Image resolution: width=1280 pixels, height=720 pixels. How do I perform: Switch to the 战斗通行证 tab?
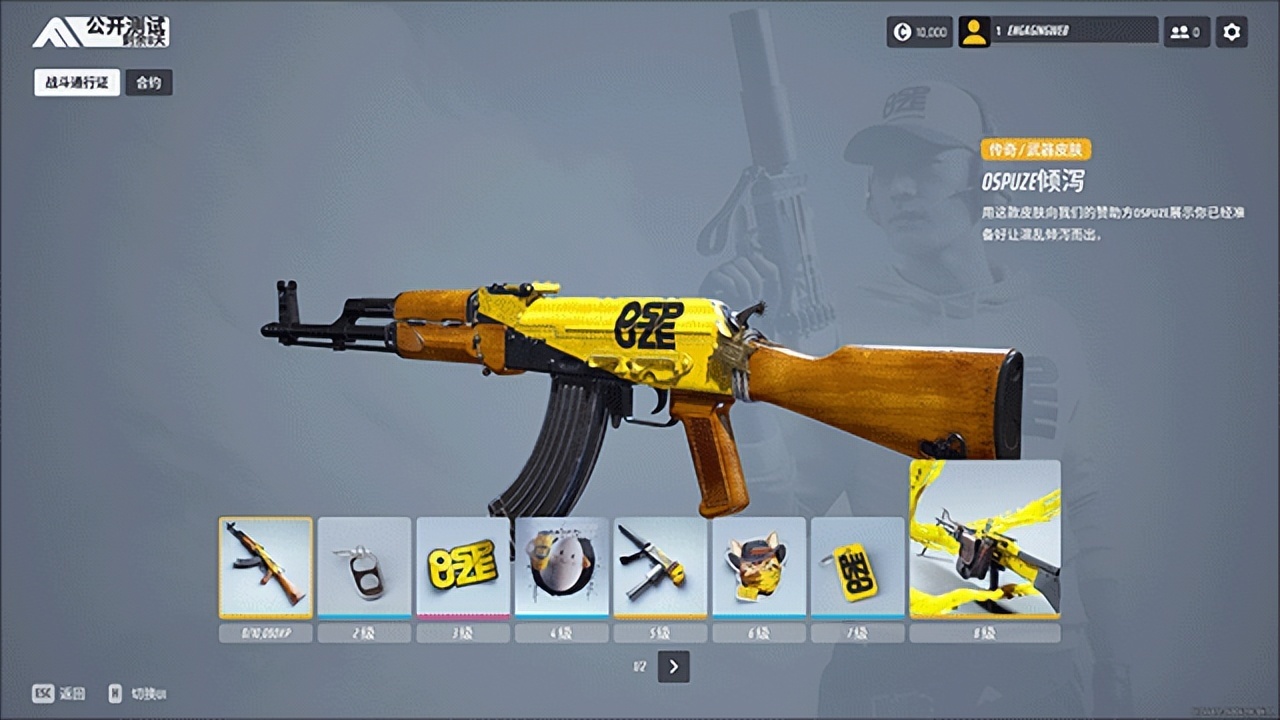tap(77, 83)
